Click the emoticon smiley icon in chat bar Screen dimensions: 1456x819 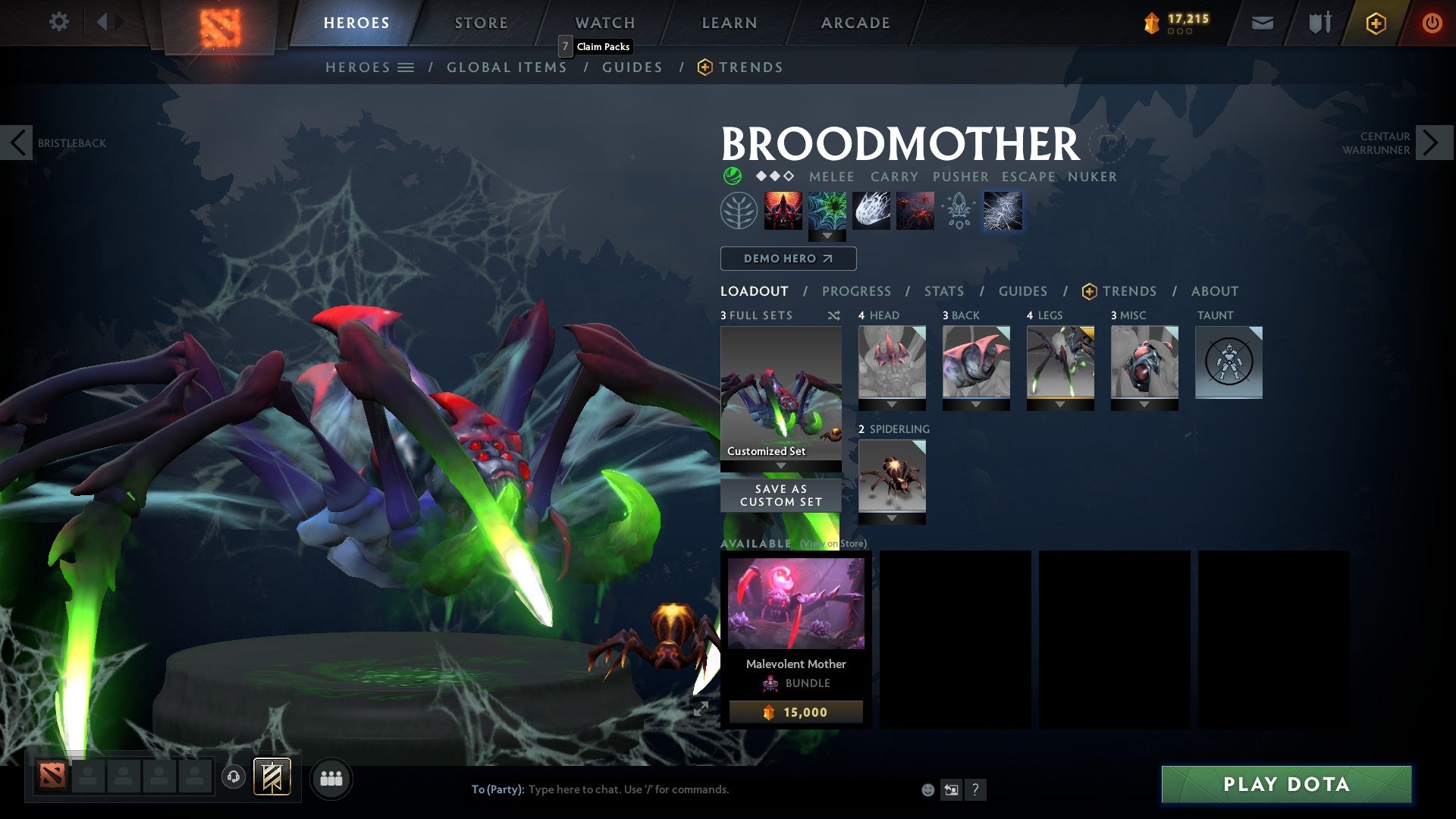point(927,789)
